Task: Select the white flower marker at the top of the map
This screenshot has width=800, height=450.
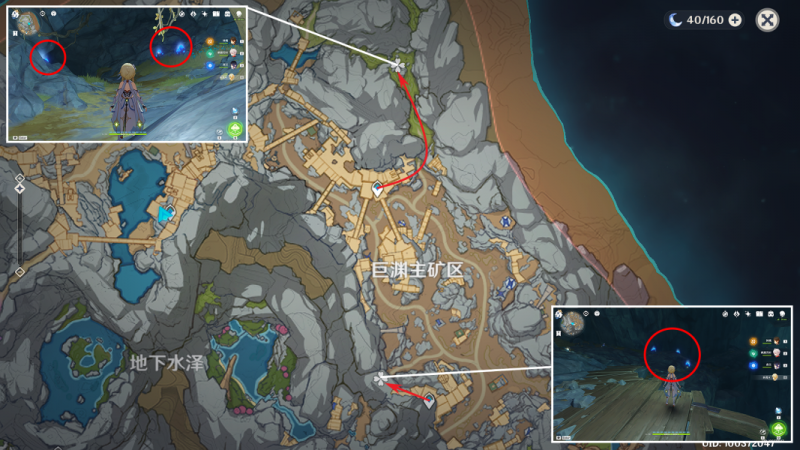Action: (x=398, y=67)
